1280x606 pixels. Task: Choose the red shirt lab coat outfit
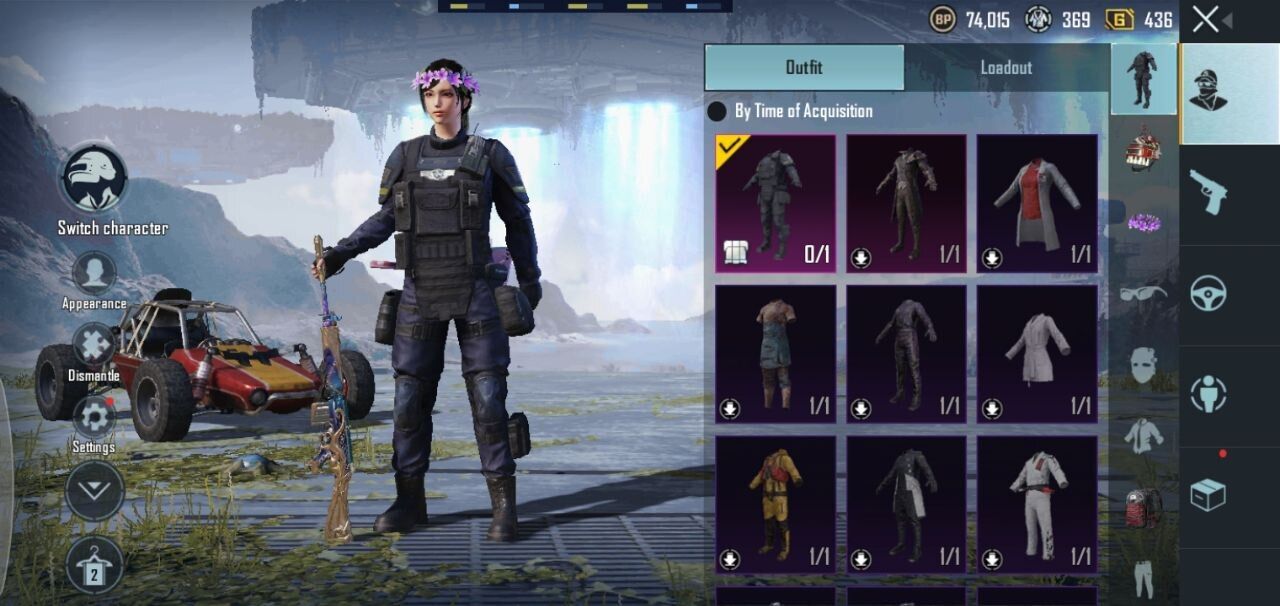pos(1037,204)
